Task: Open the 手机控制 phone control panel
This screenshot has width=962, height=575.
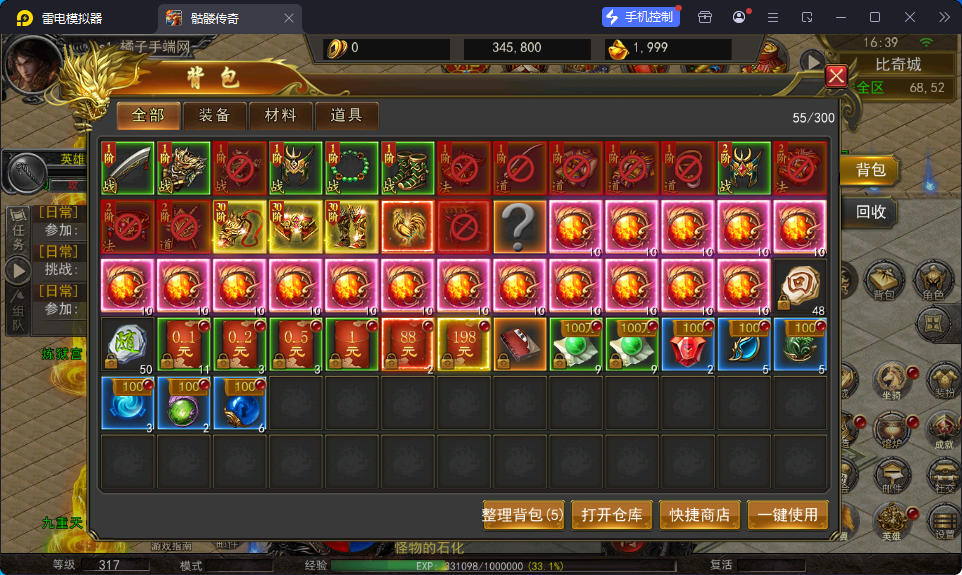Action: click(x=640, y=17)
